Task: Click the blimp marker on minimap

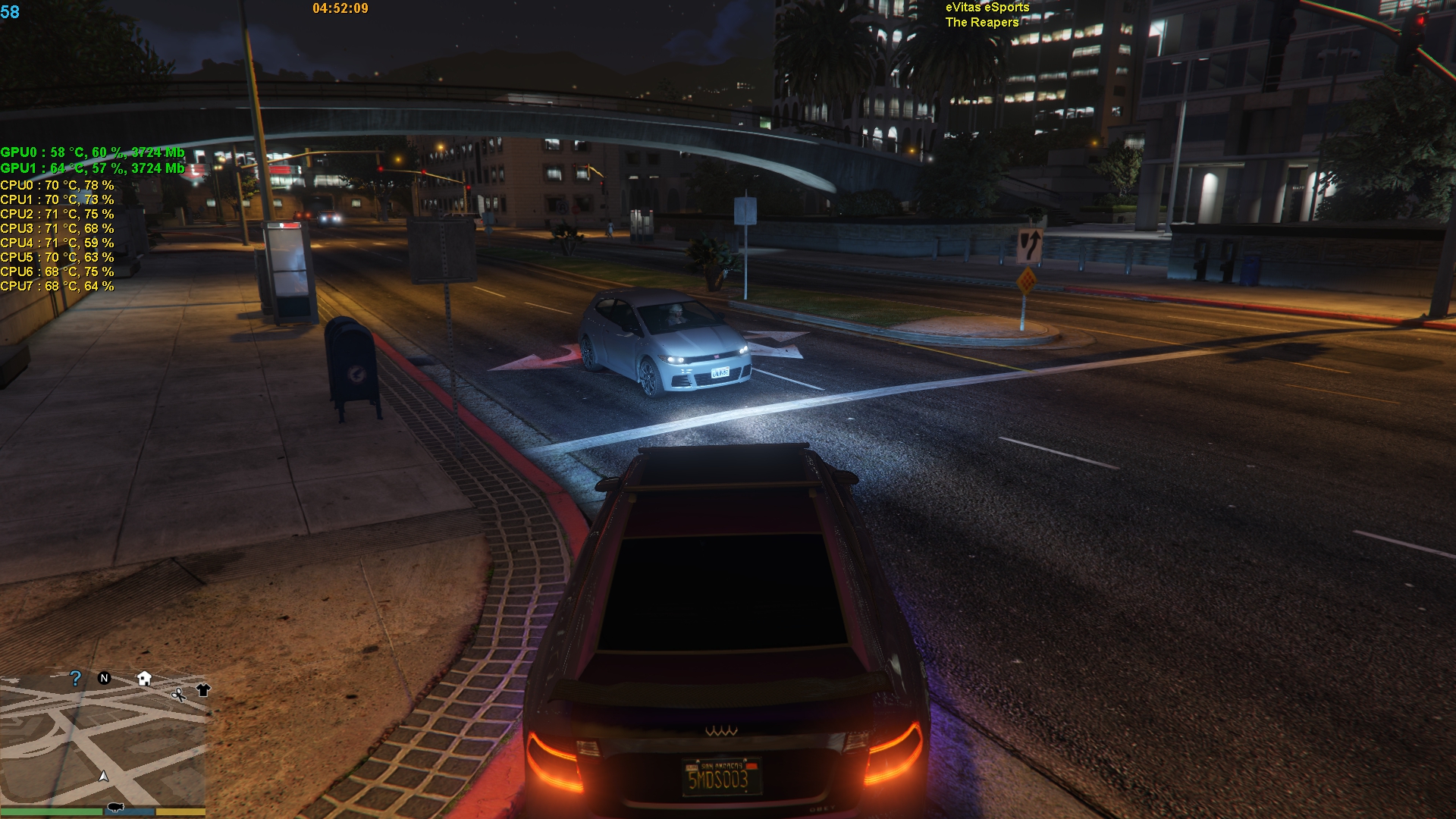Action: click(116, 806)
